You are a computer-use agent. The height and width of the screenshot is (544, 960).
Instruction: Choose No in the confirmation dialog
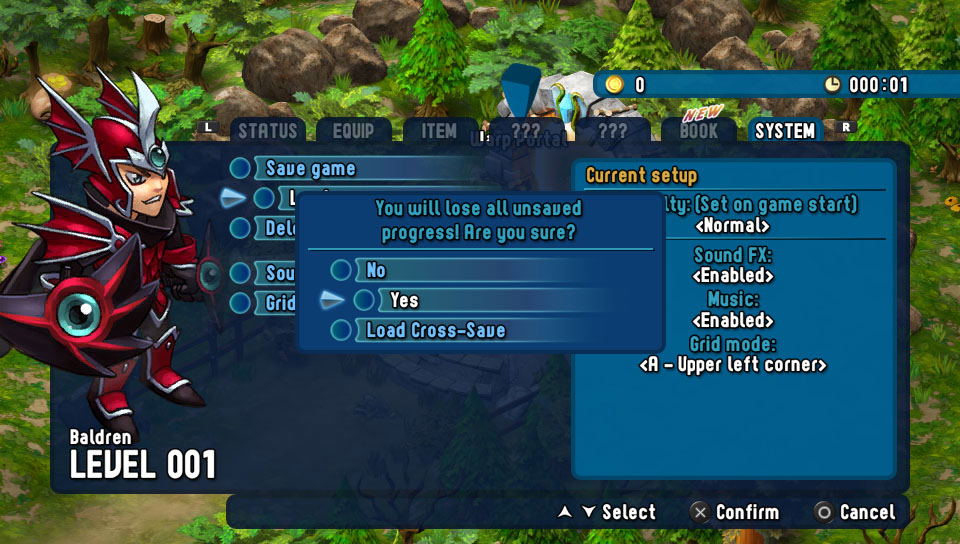(x=376, y=270)
